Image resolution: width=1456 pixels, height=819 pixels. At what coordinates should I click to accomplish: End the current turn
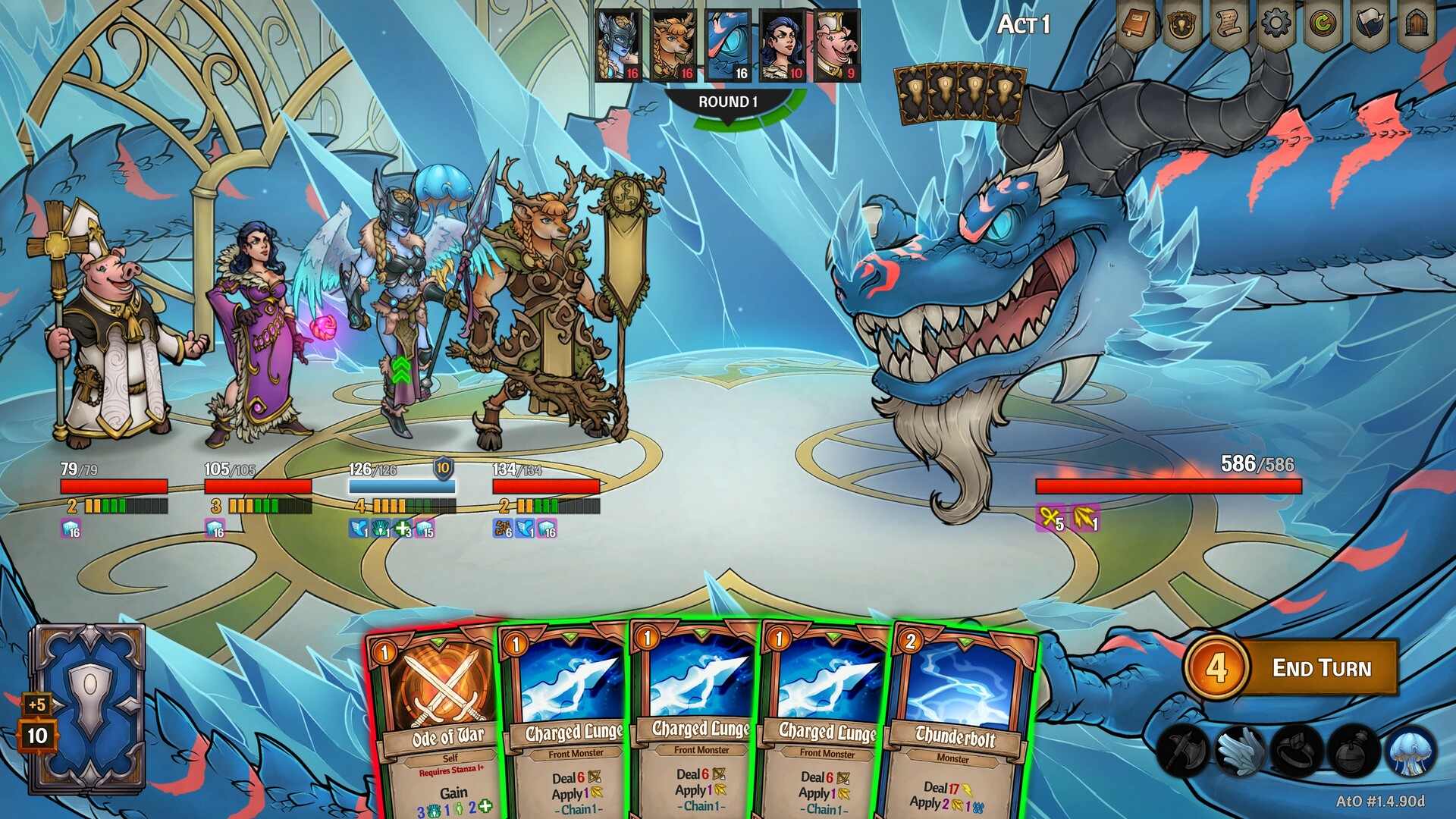pyautogui.click(x=1320, y=668)
